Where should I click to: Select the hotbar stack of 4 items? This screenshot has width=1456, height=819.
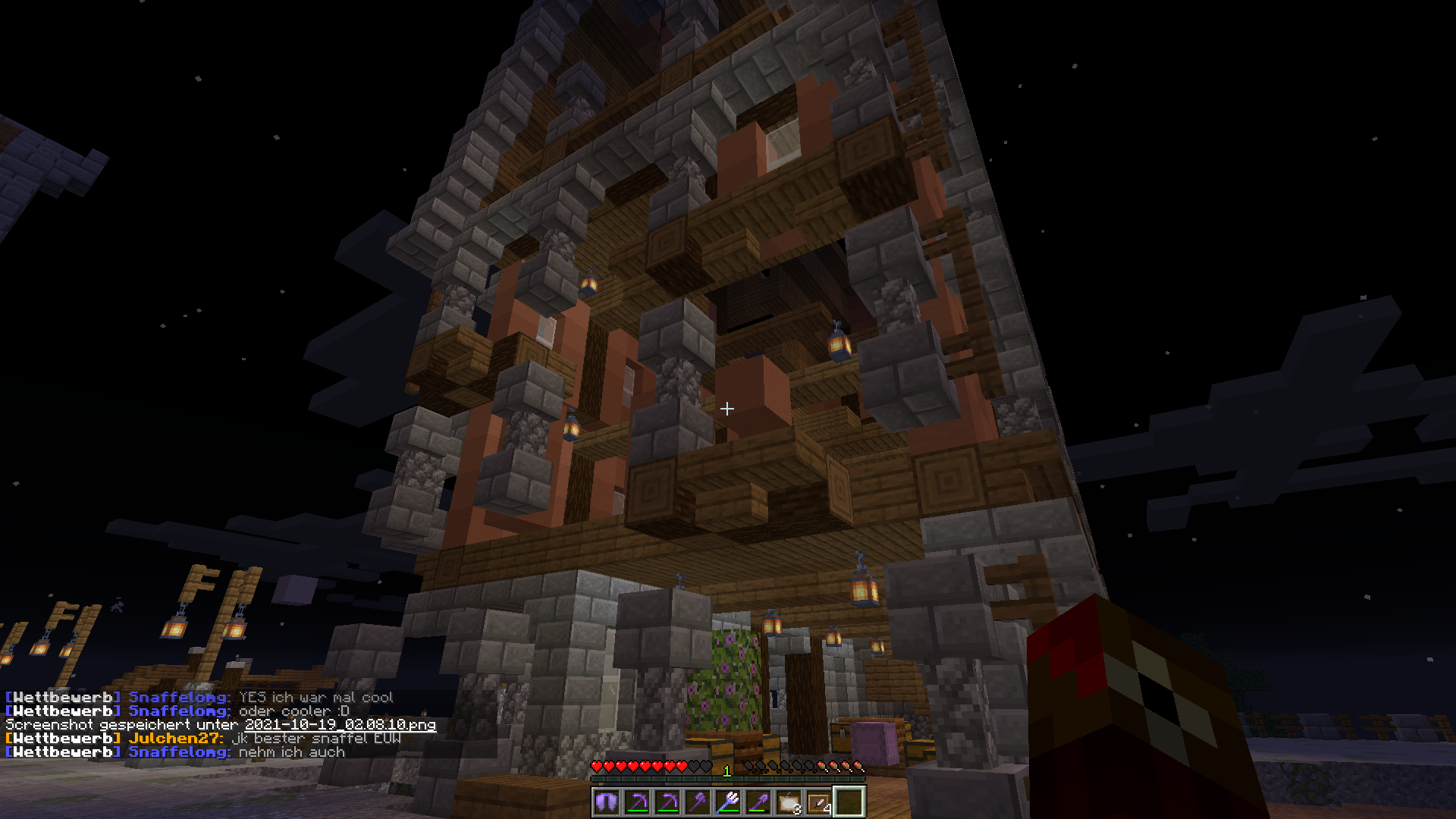(818, 802)
